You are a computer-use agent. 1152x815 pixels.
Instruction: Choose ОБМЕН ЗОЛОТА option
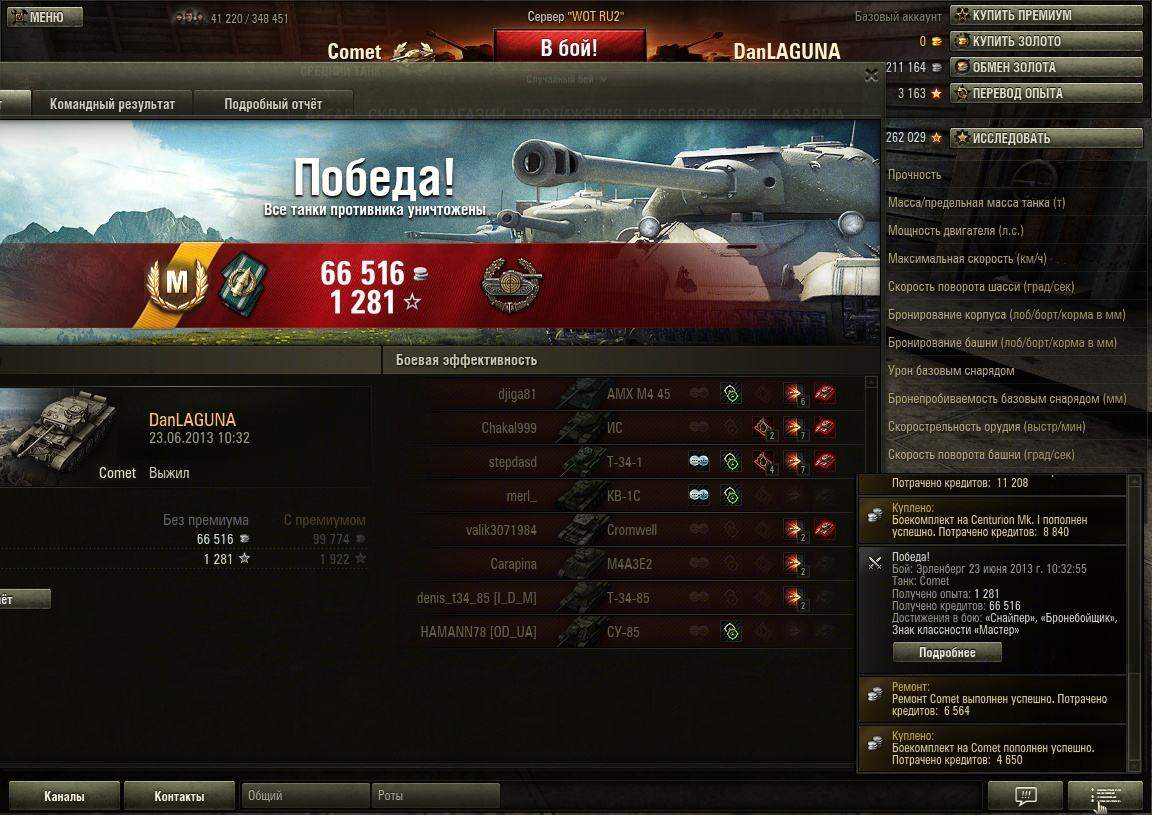(x=1046, y=68)
